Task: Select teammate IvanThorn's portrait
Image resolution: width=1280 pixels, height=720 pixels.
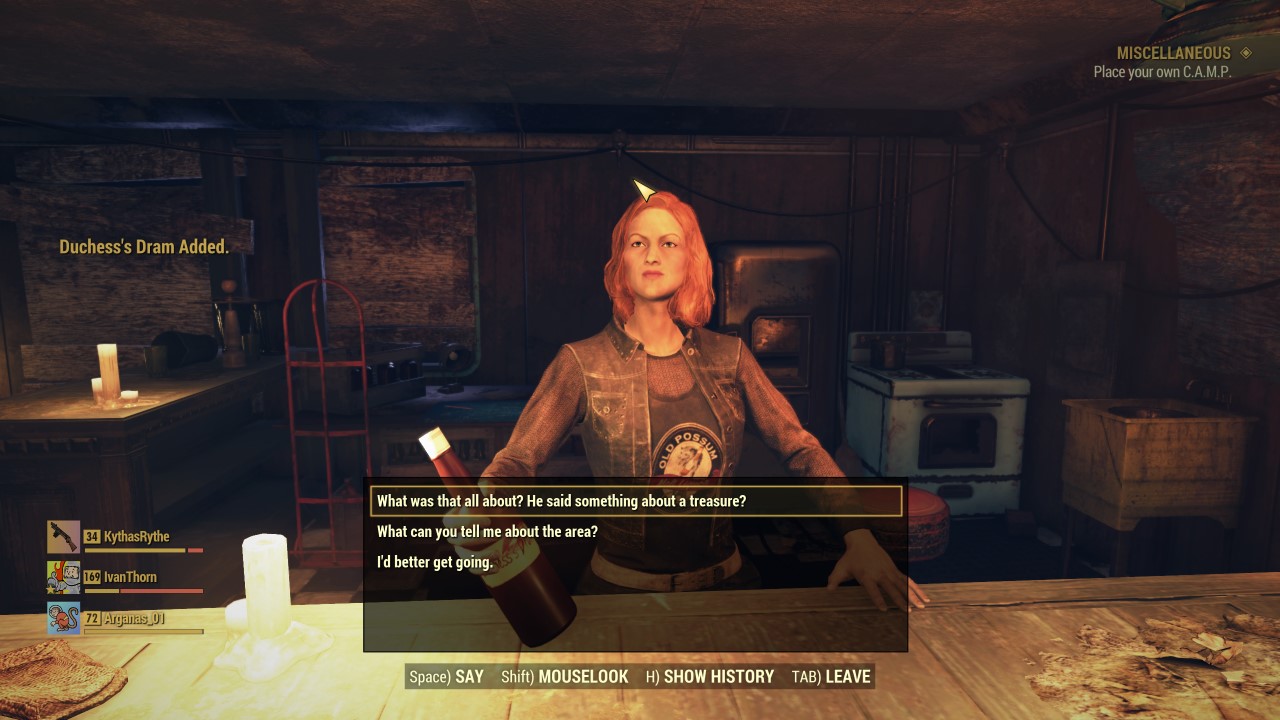Action: click(63, 578)
